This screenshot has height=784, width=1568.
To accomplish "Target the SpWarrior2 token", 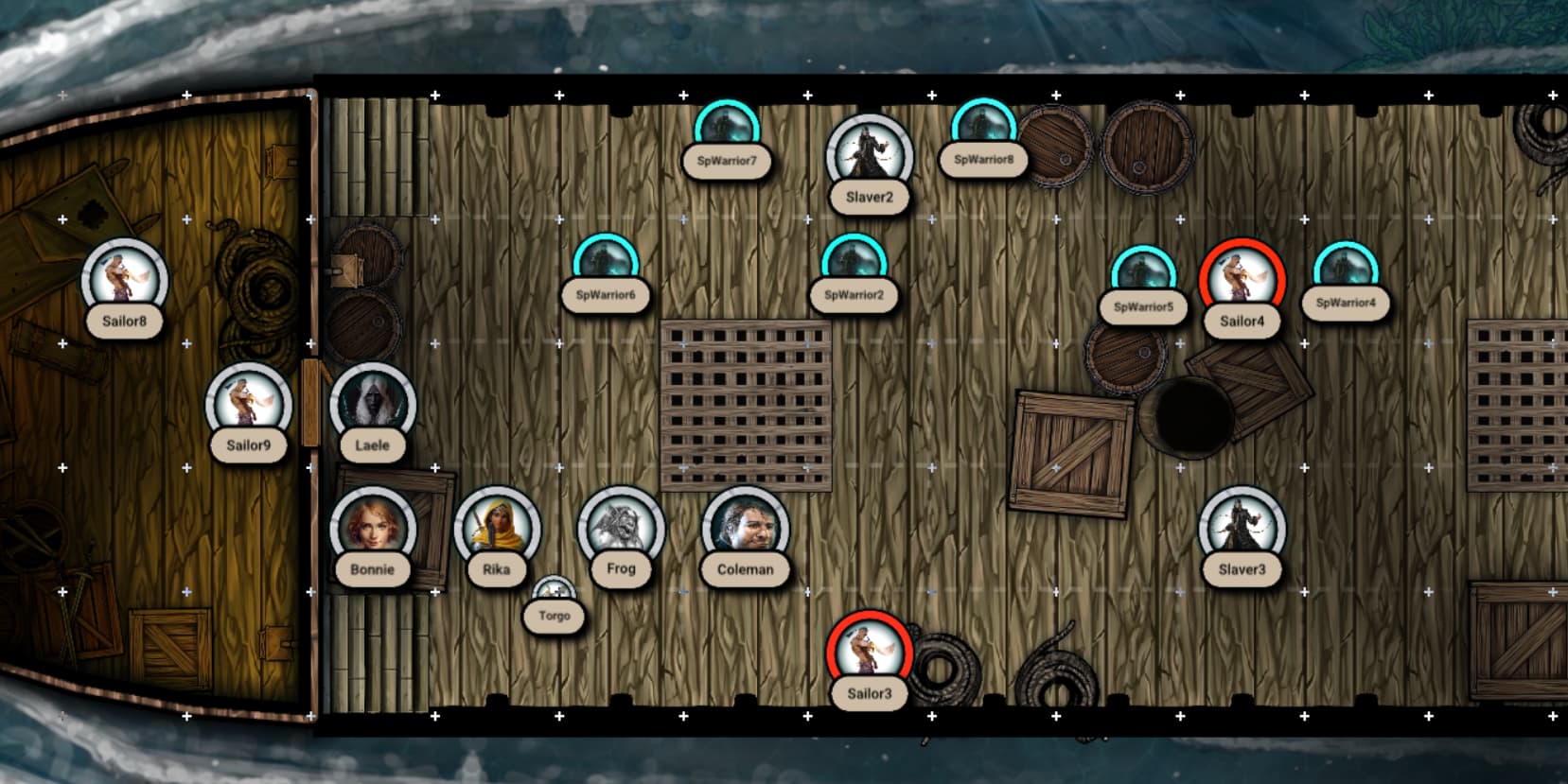I will click(854, 263).
